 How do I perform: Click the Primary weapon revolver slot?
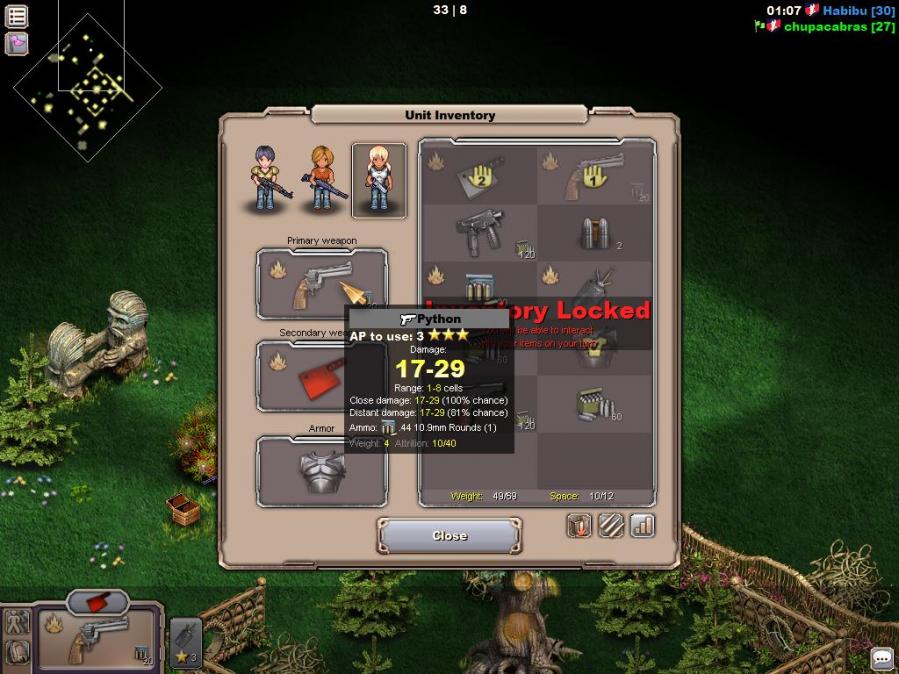point(322,284)
